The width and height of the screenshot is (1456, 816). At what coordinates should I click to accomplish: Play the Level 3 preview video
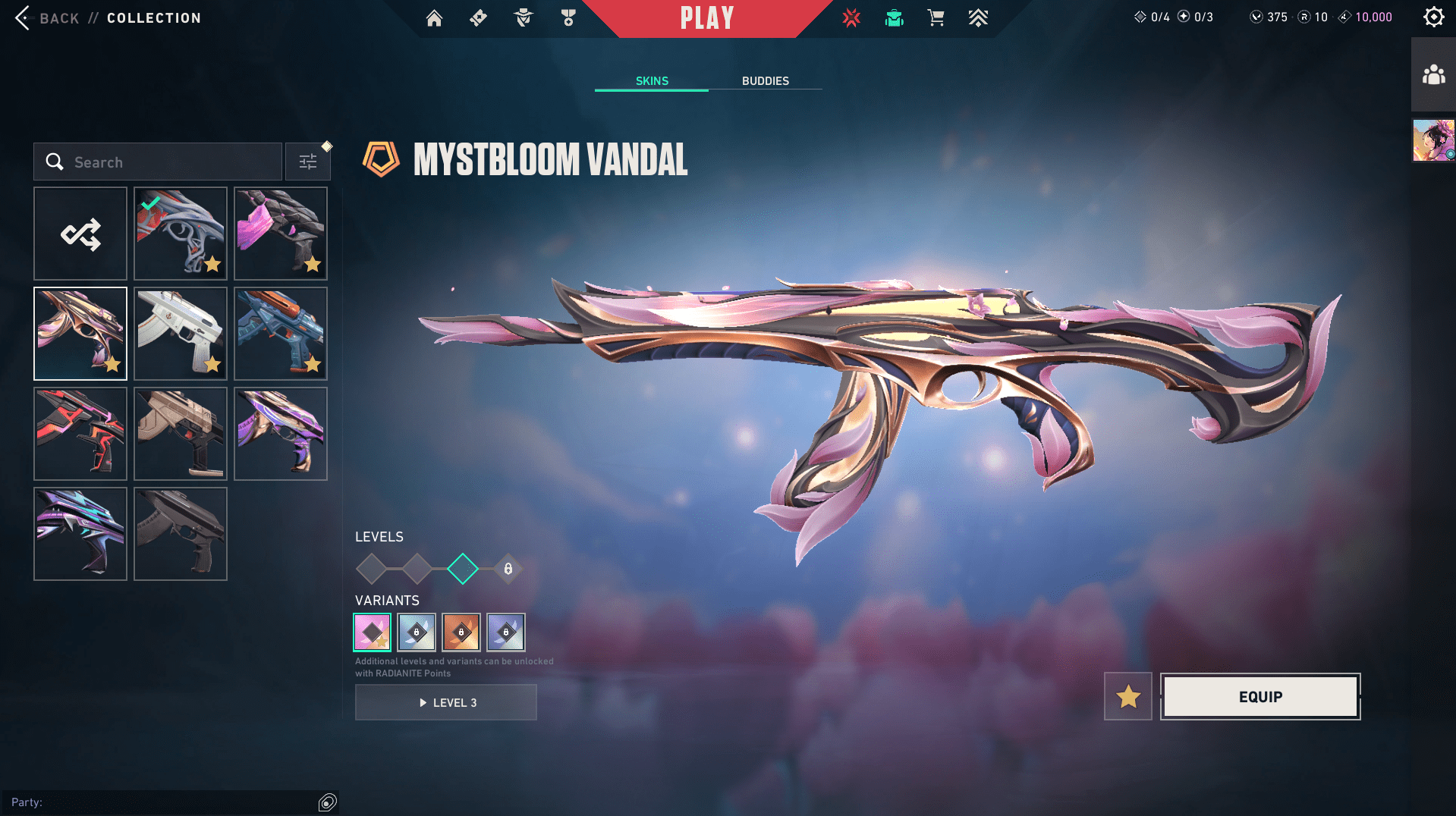pos(446,702)
